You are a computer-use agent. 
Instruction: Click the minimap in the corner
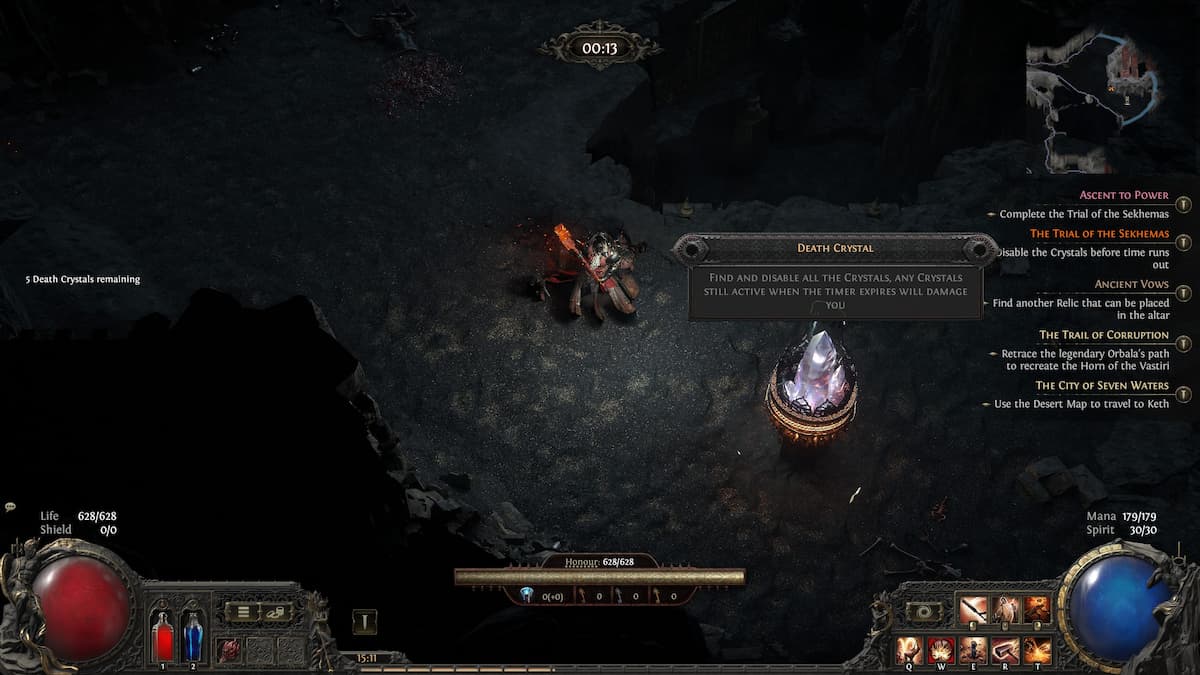tap(1095, 100)
